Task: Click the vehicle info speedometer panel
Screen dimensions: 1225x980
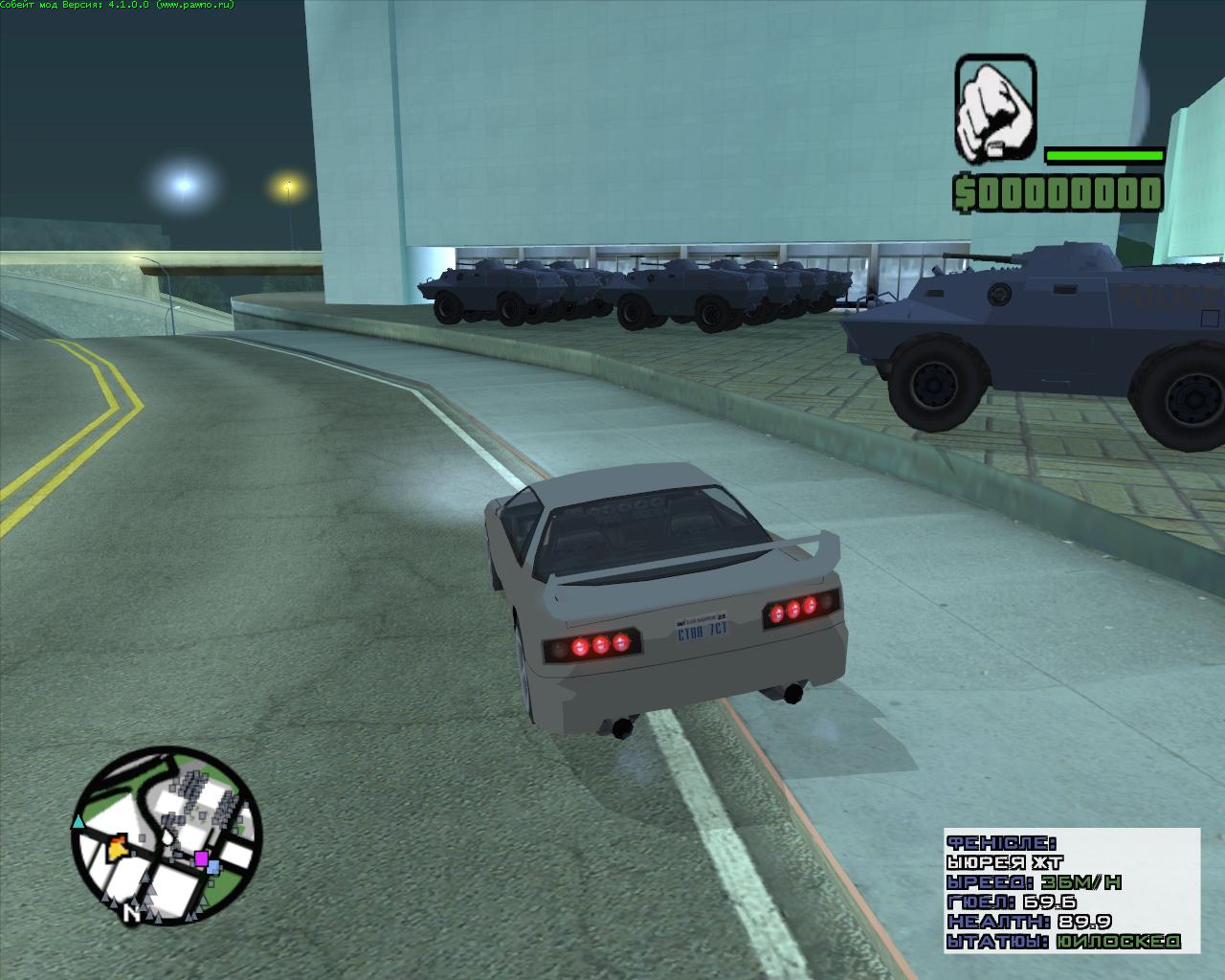Action: [1071, 890]
